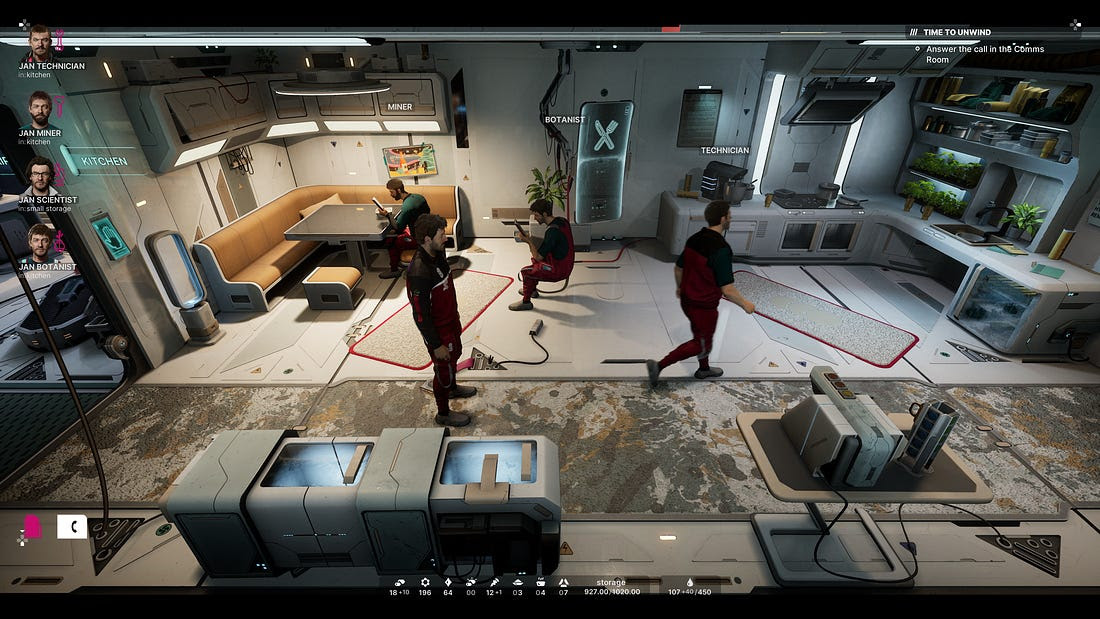
Task: Open the pink document icon
Action: pyautogui.click(x=32, y=527)
